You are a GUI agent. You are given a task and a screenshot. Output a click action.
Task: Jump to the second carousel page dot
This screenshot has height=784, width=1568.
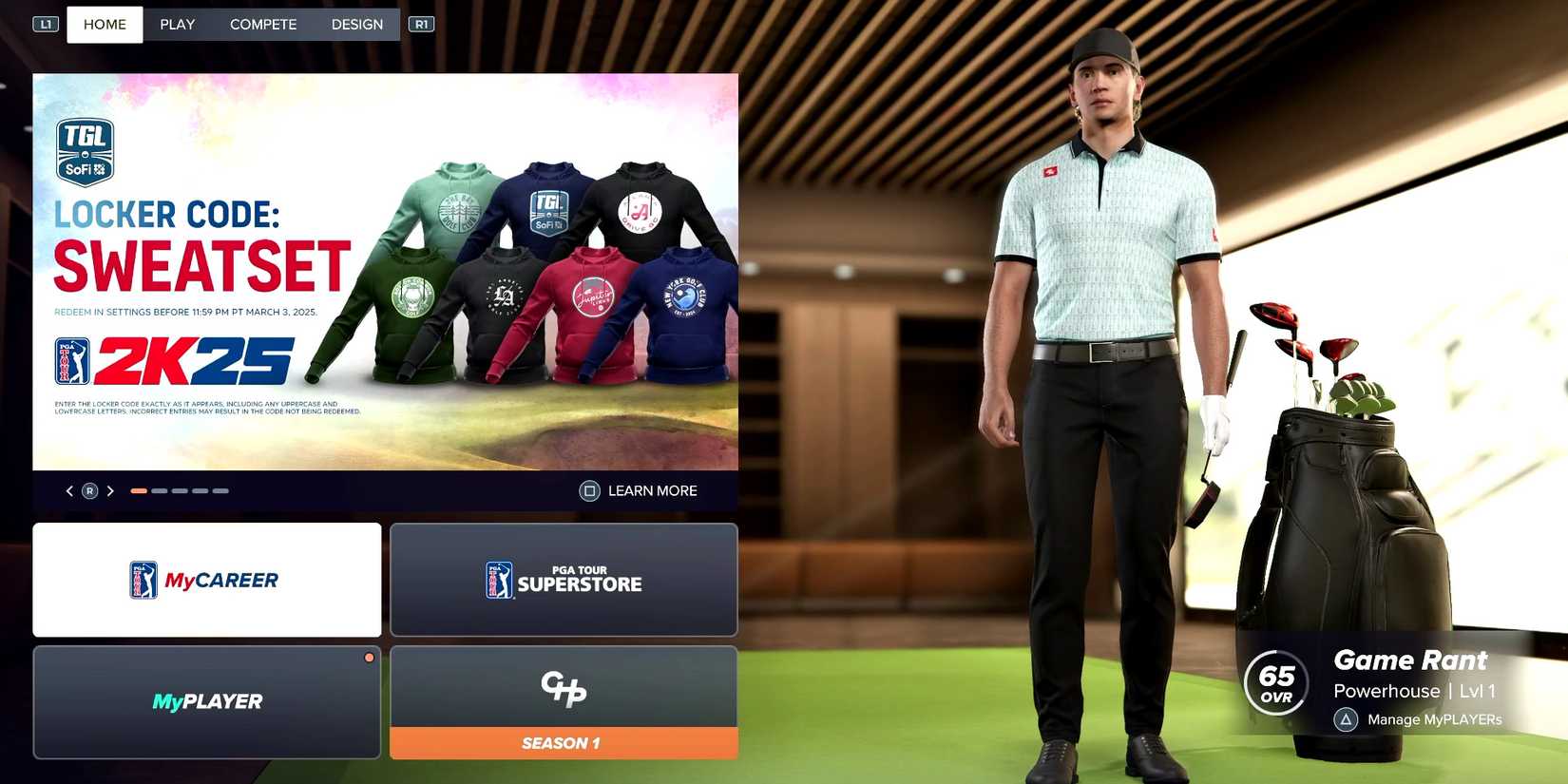158,490
